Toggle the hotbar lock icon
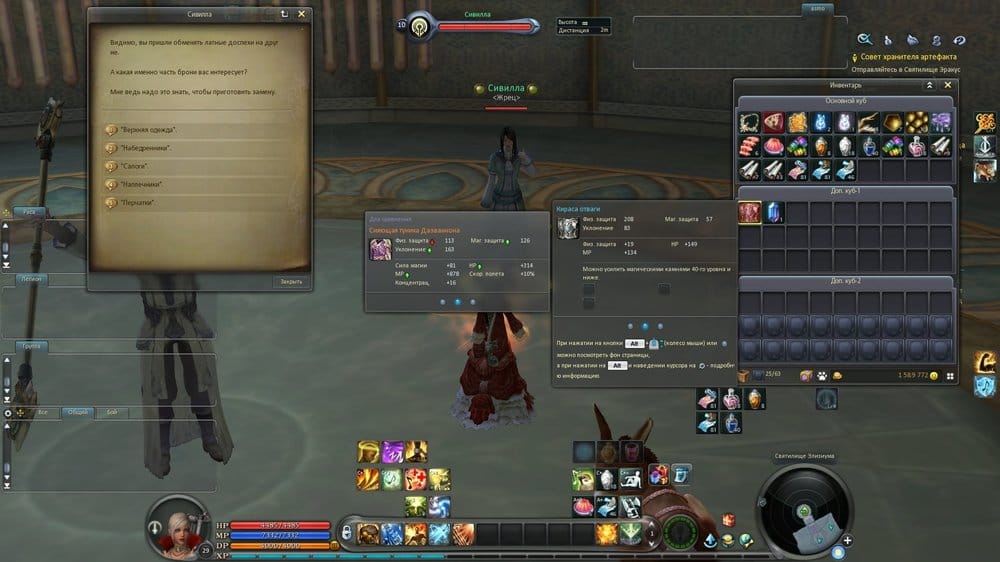The width and height of the screenshot is (1000, 562). (x=347, y=533)
